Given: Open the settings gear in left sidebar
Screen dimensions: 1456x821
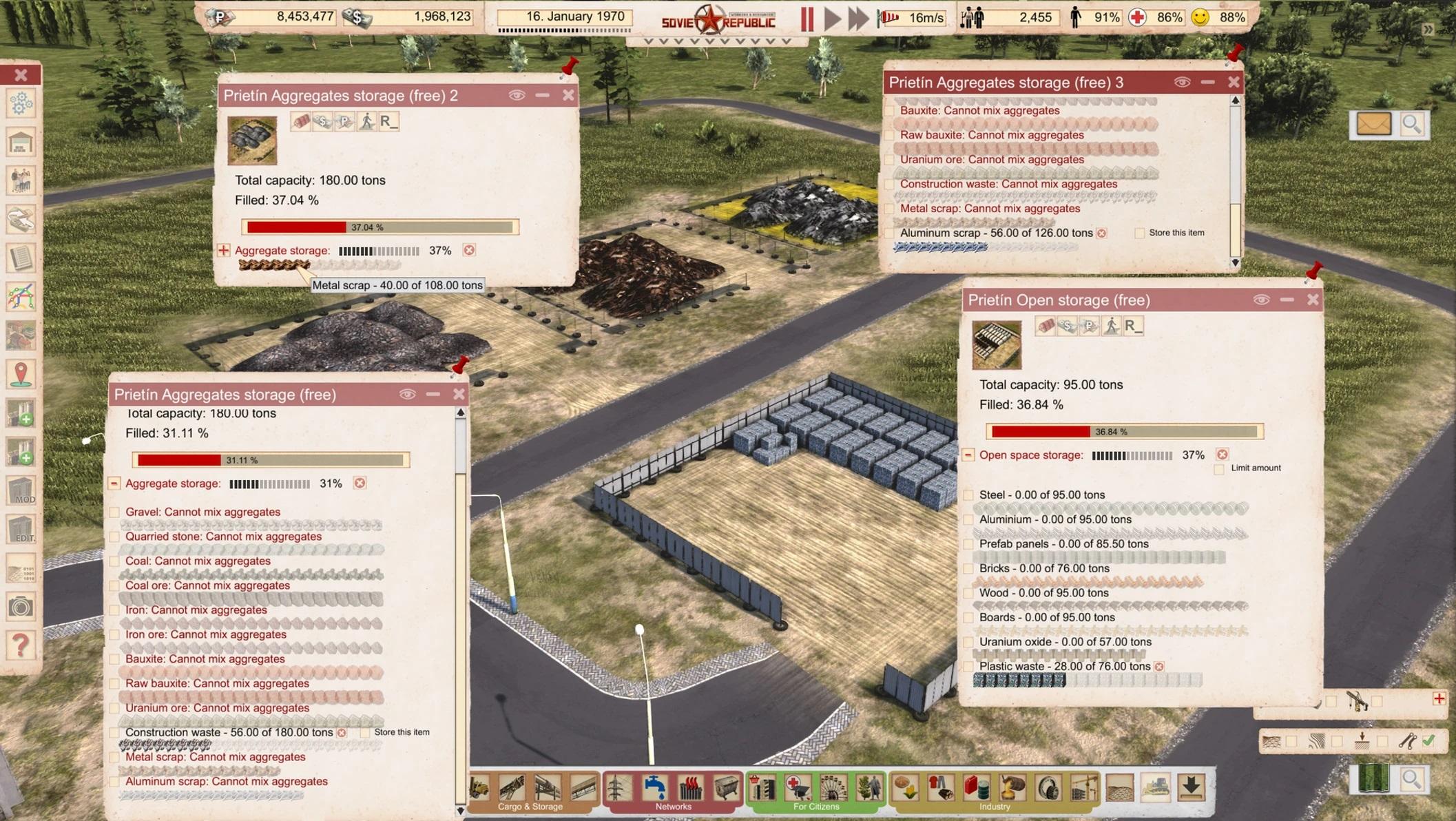Looking at the screenshot, I should pyautogui.click(x=21, y=104).
